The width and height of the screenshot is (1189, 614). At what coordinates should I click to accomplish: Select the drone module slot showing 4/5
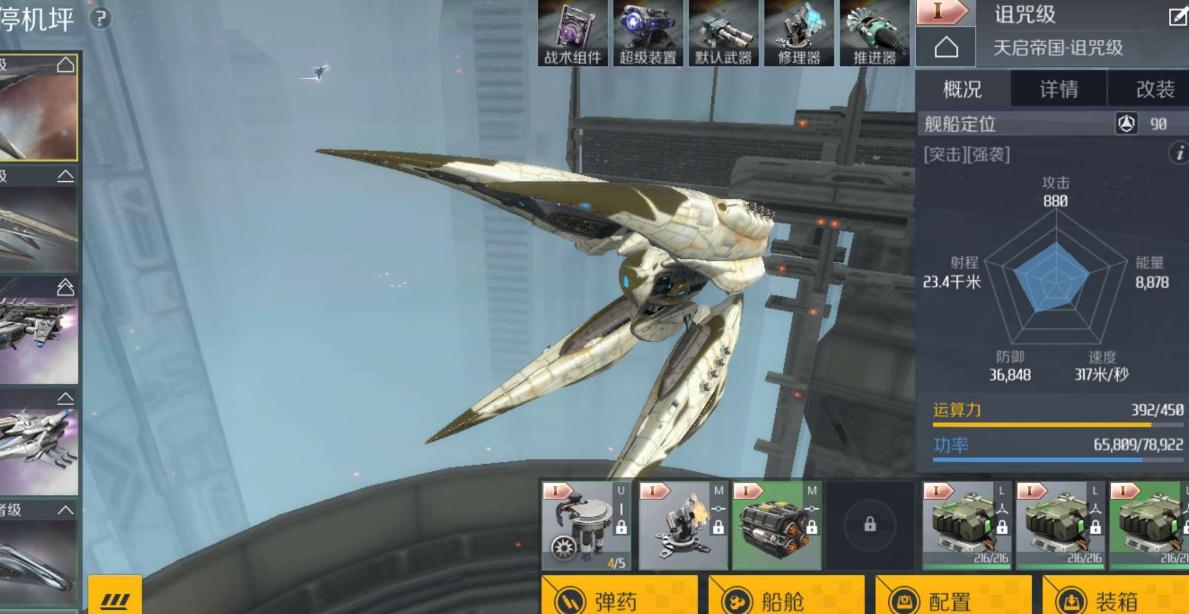585,525
